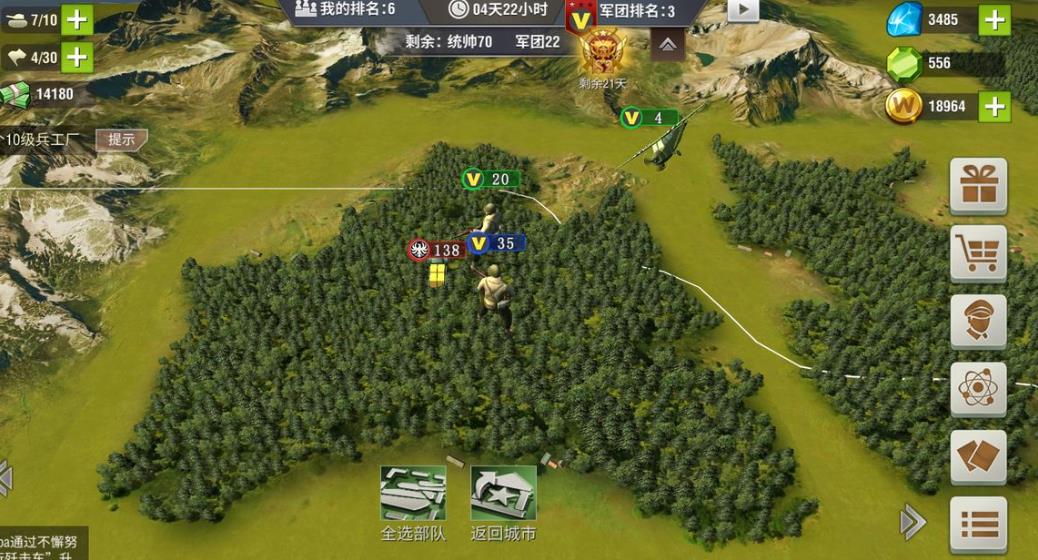Add more gold W coins

[993, 106]
